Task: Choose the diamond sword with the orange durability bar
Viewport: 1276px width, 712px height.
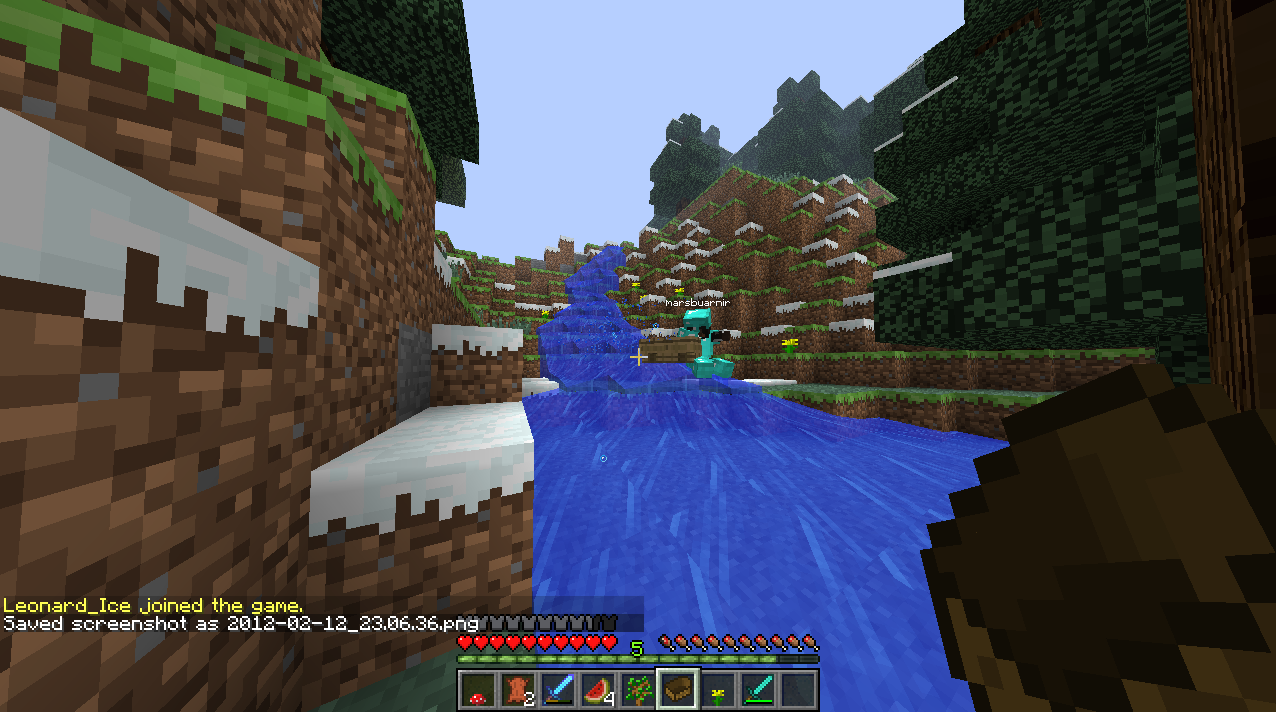Action: [x=557, y=690]
